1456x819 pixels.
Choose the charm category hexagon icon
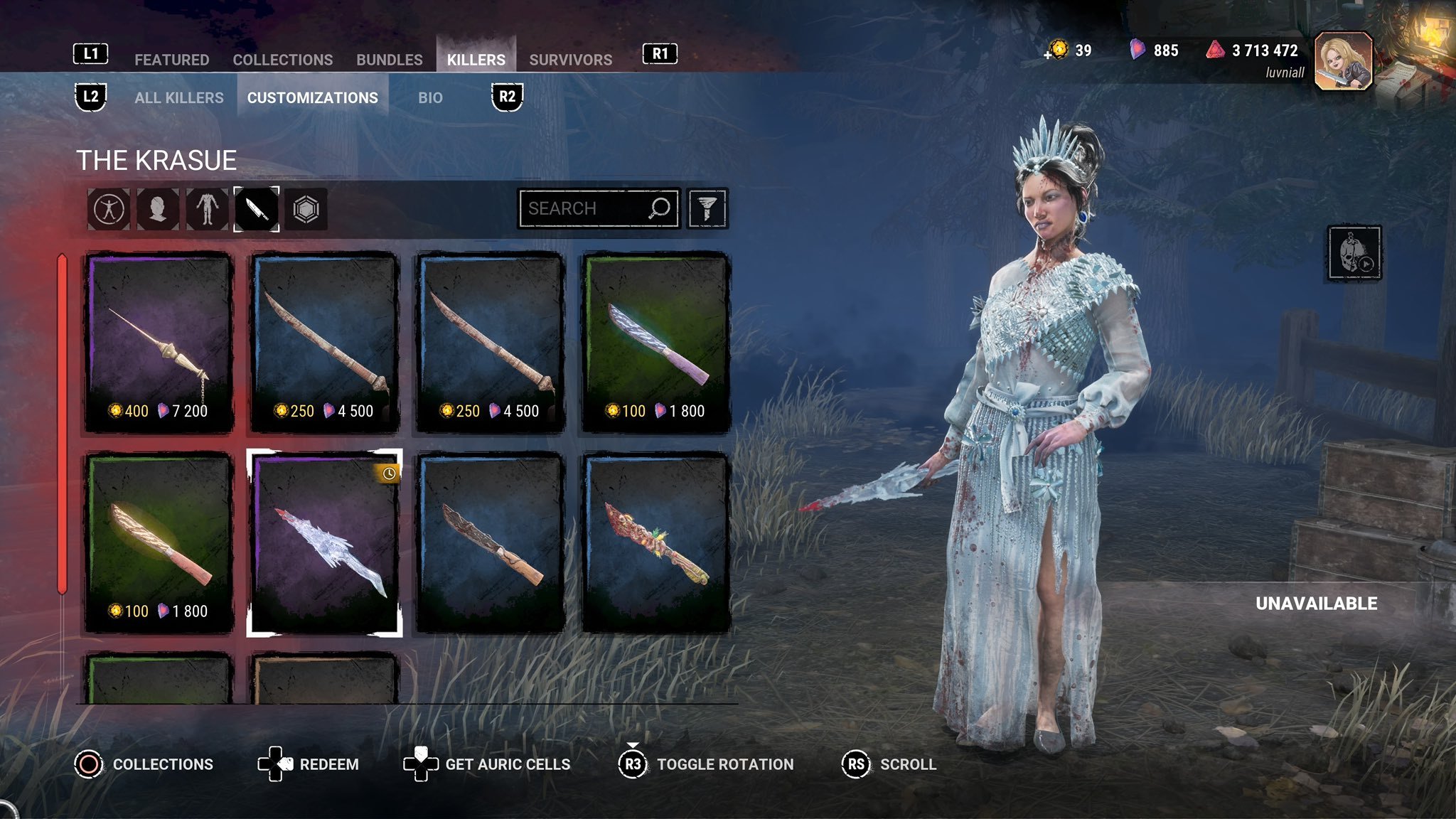coord(306,209)
